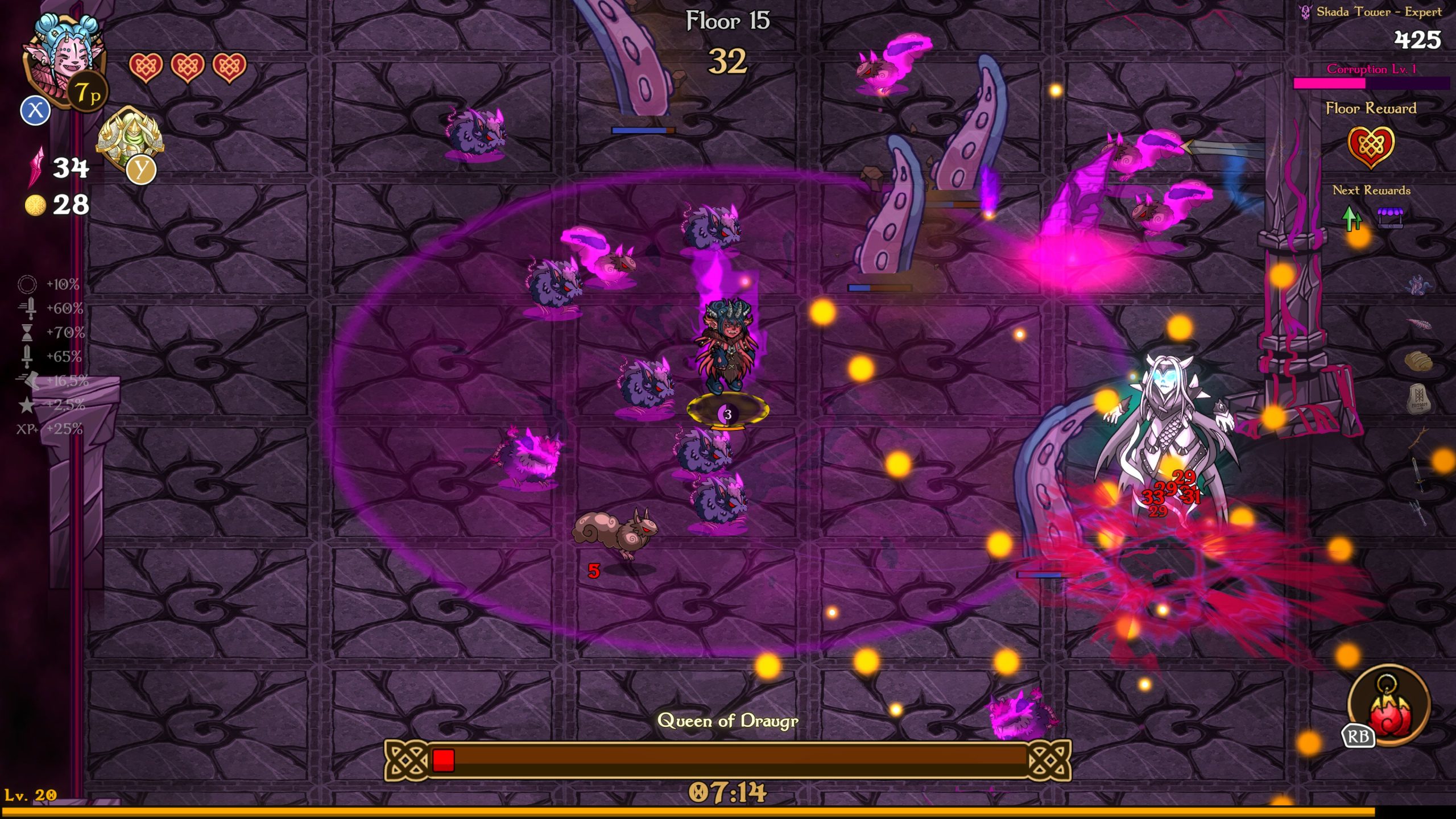Click the purple shop stall reward icon
Viewport: 1456px width, 819px height.
pyautogui.click(x=1390, y=218)
